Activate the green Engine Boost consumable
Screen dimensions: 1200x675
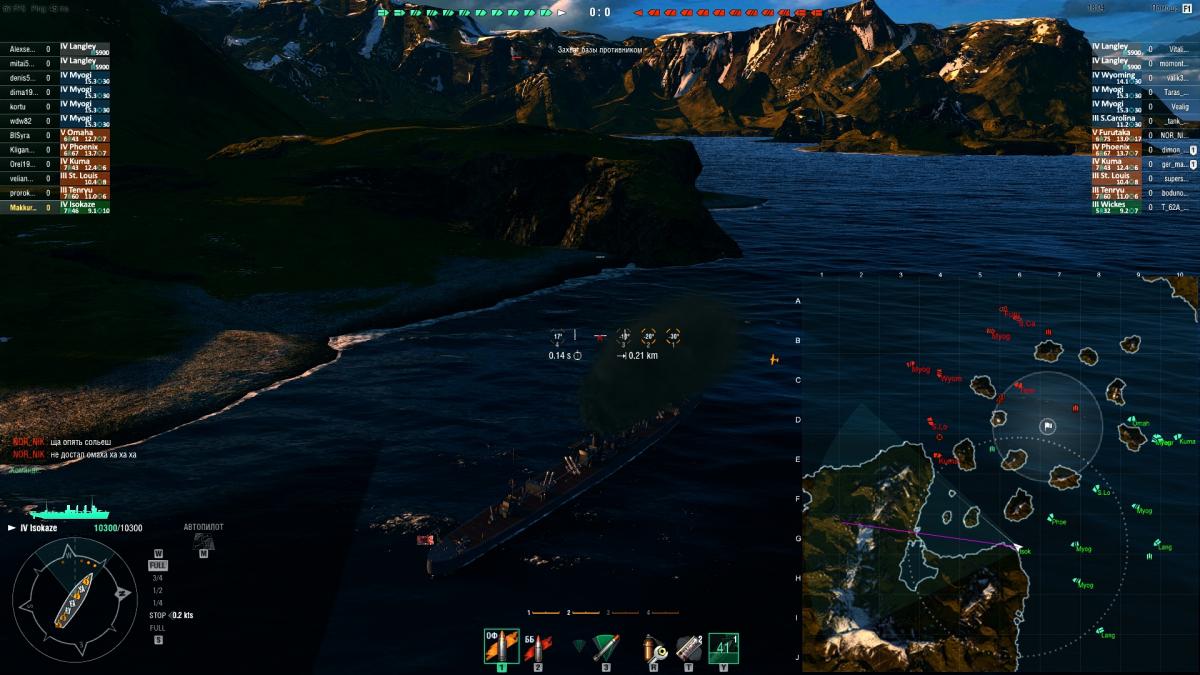(724, 648)
